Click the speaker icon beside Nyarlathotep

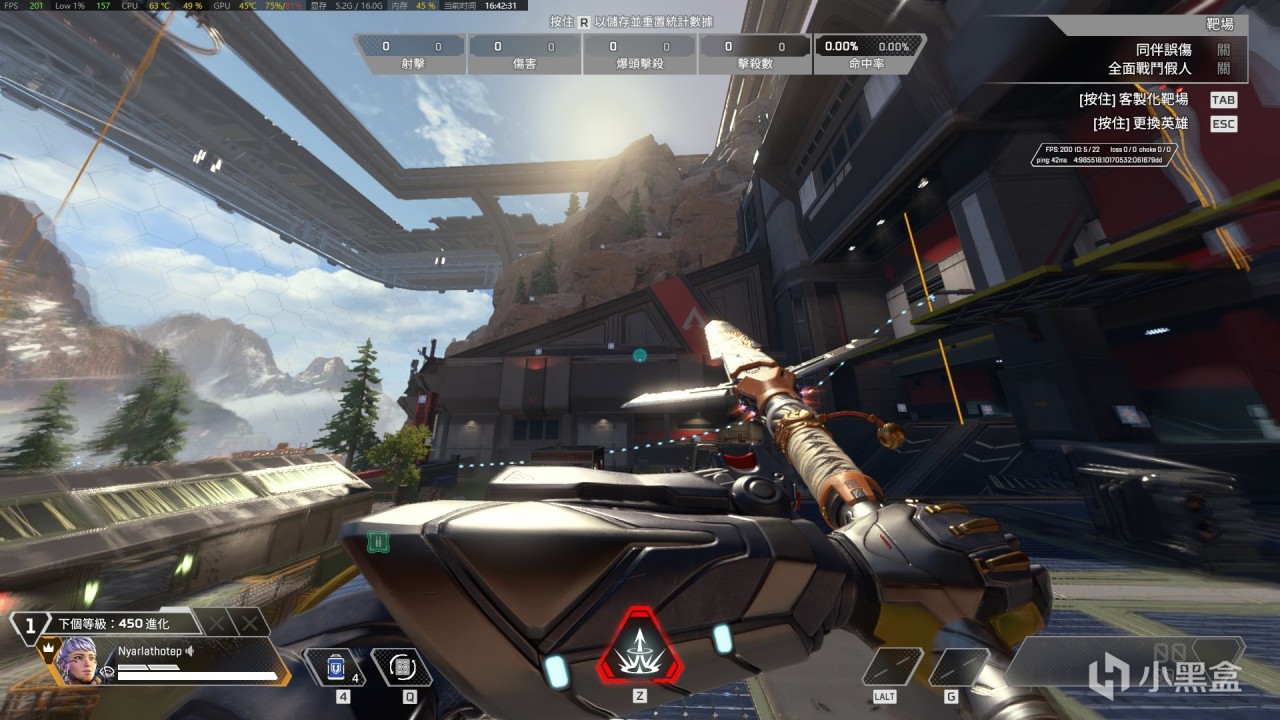click(x=189, y=651)
